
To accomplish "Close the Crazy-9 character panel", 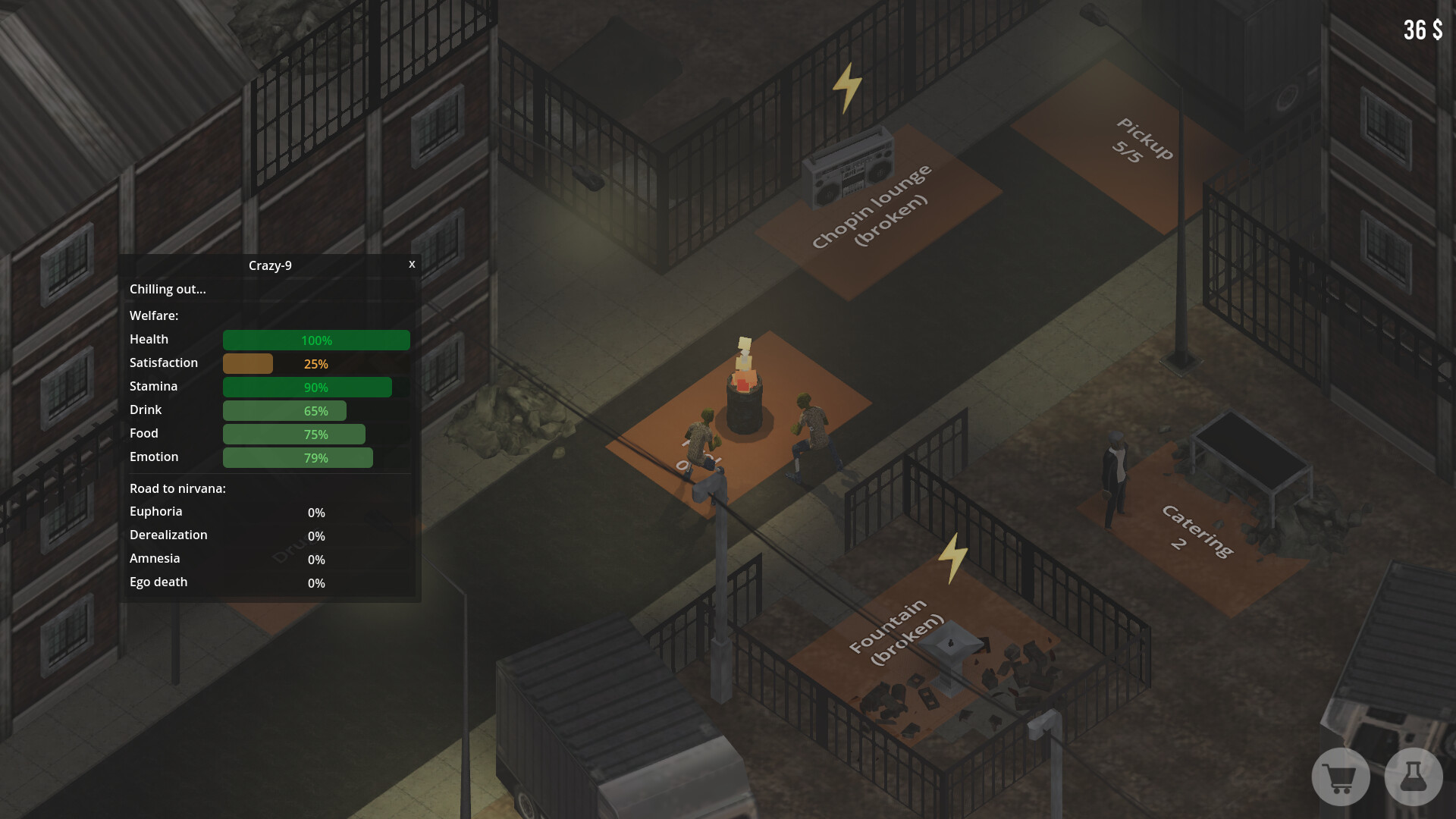I will coord(412,265).
